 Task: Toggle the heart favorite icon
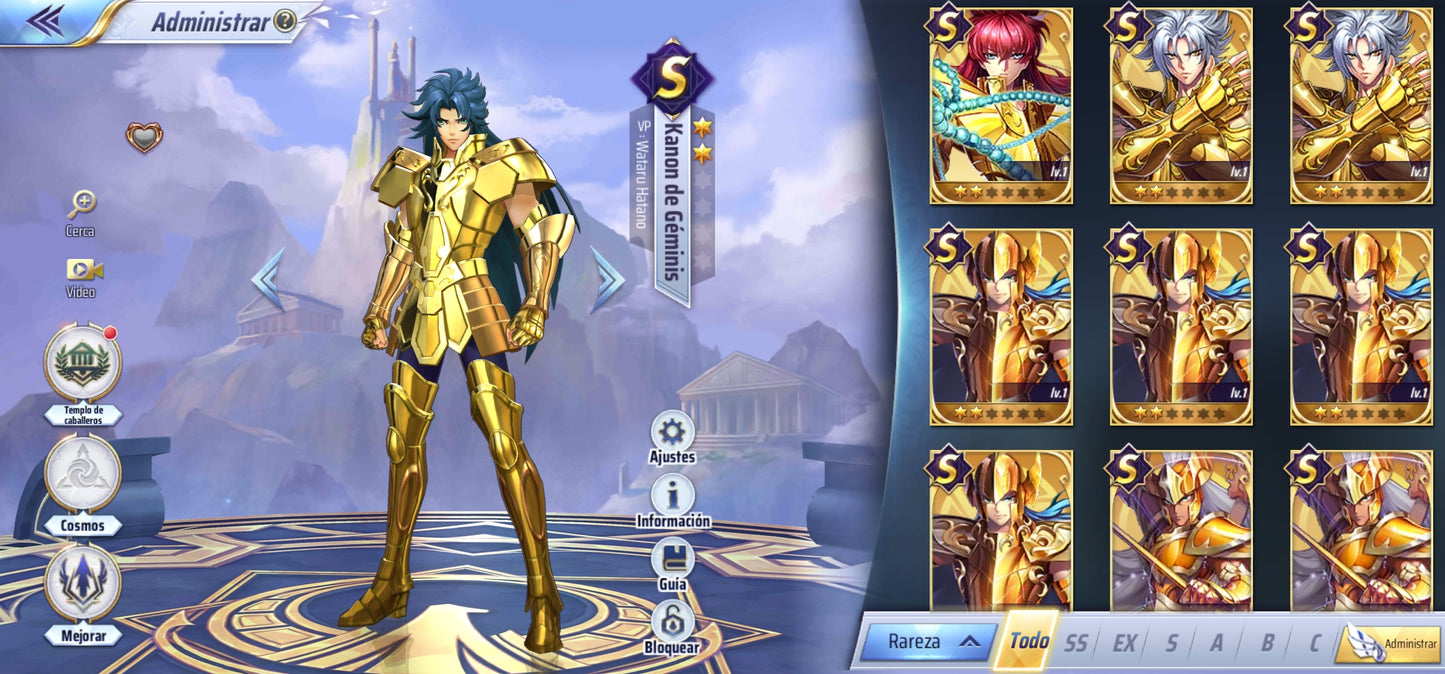click(144, 137)
